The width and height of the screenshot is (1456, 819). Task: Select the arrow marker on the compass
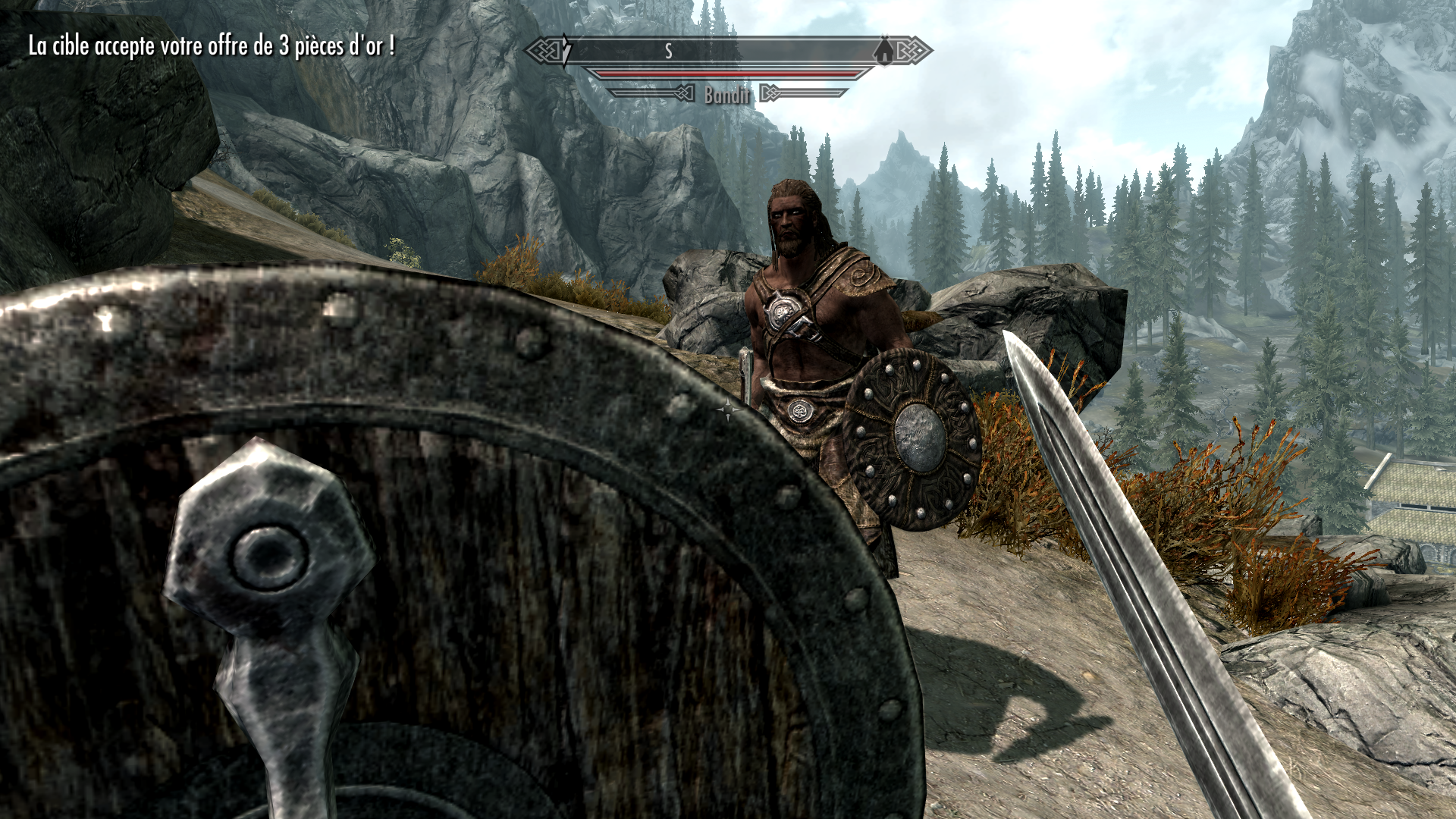coord(565,52)
